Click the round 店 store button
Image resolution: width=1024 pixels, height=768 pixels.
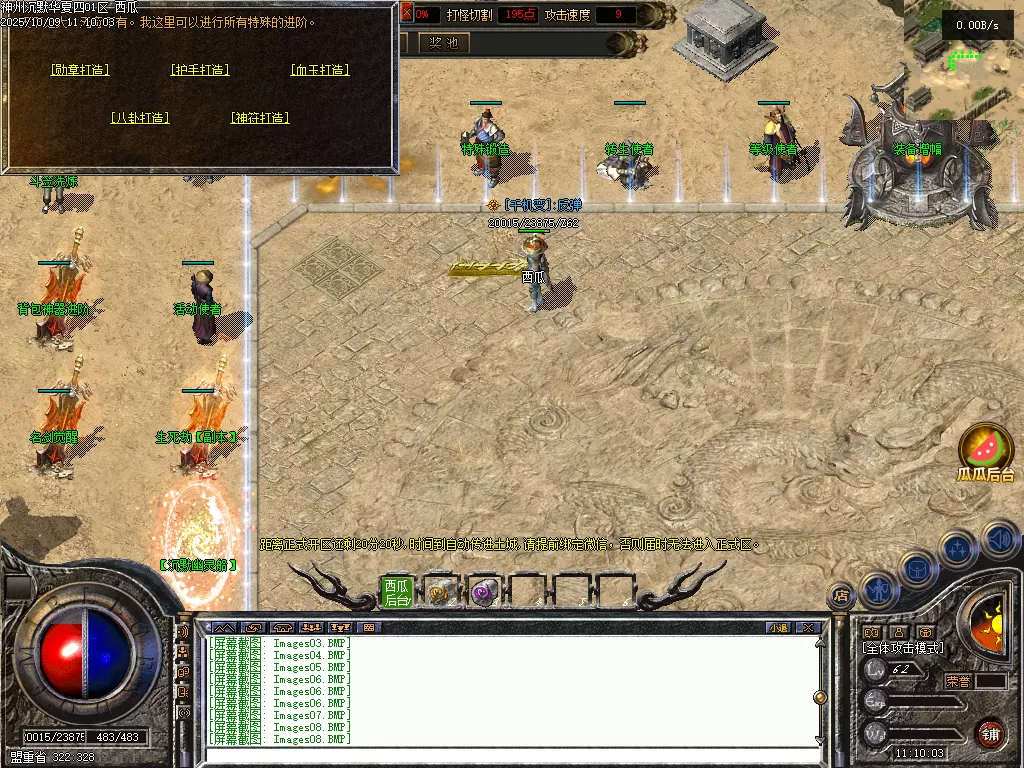[841, 596]
